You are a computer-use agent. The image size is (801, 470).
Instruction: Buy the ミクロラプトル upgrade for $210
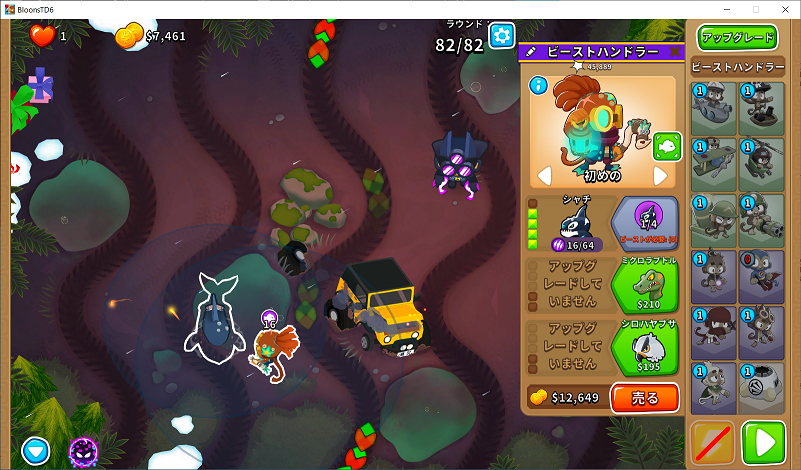(644, 286)
